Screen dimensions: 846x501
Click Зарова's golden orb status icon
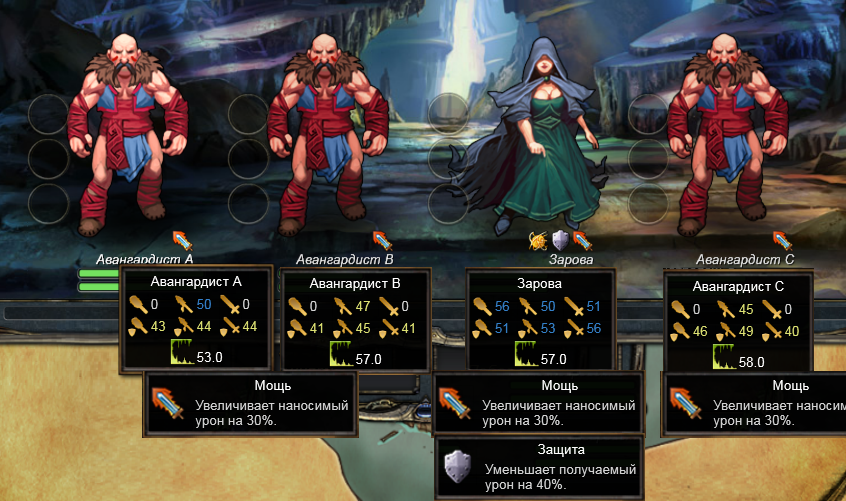coord(539,240)
